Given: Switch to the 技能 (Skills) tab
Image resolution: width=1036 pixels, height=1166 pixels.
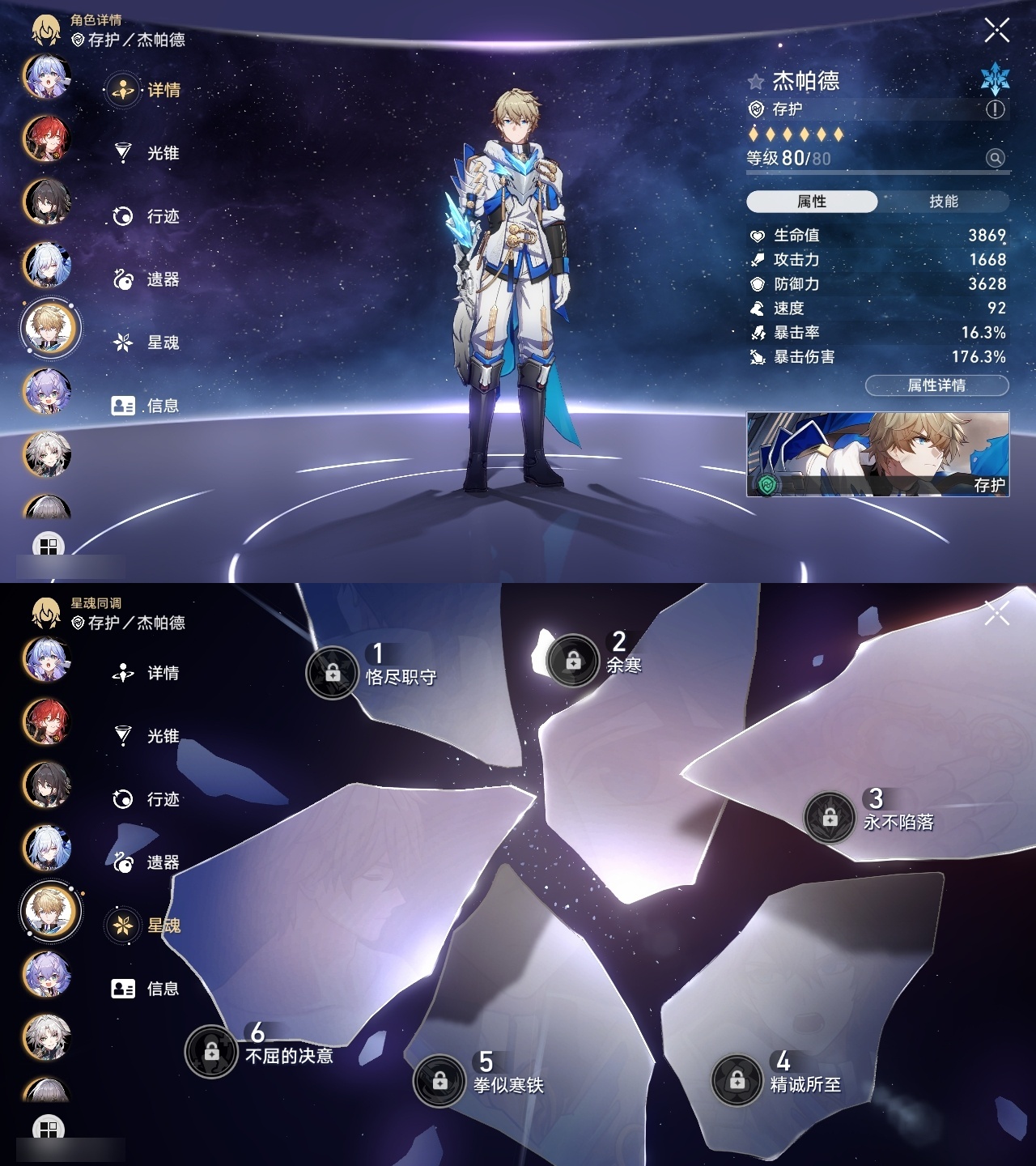Looking at the screenshot, I should [945, 200].
